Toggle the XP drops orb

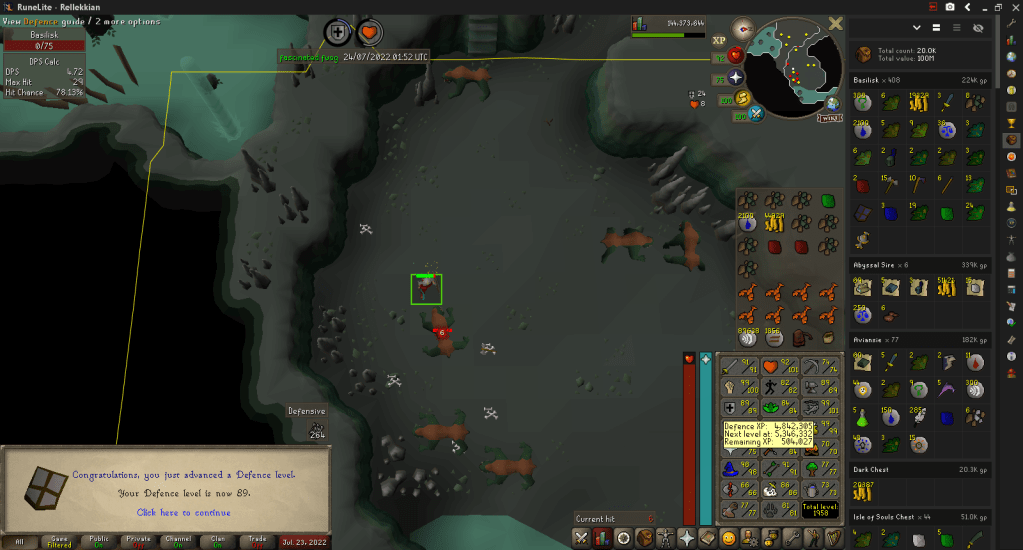pos(718,41)
